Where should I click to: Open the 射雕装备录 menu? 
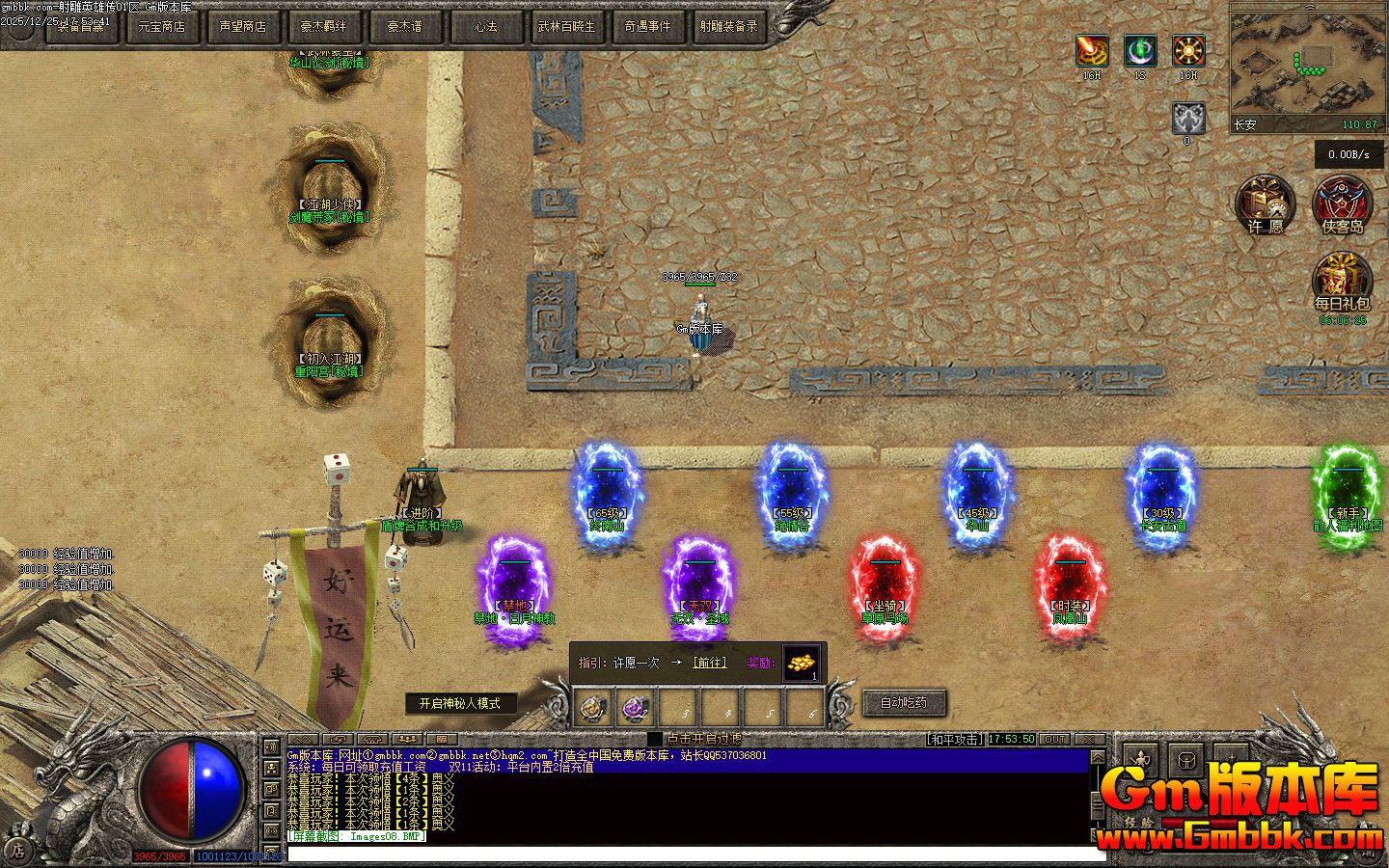(729, 27)
